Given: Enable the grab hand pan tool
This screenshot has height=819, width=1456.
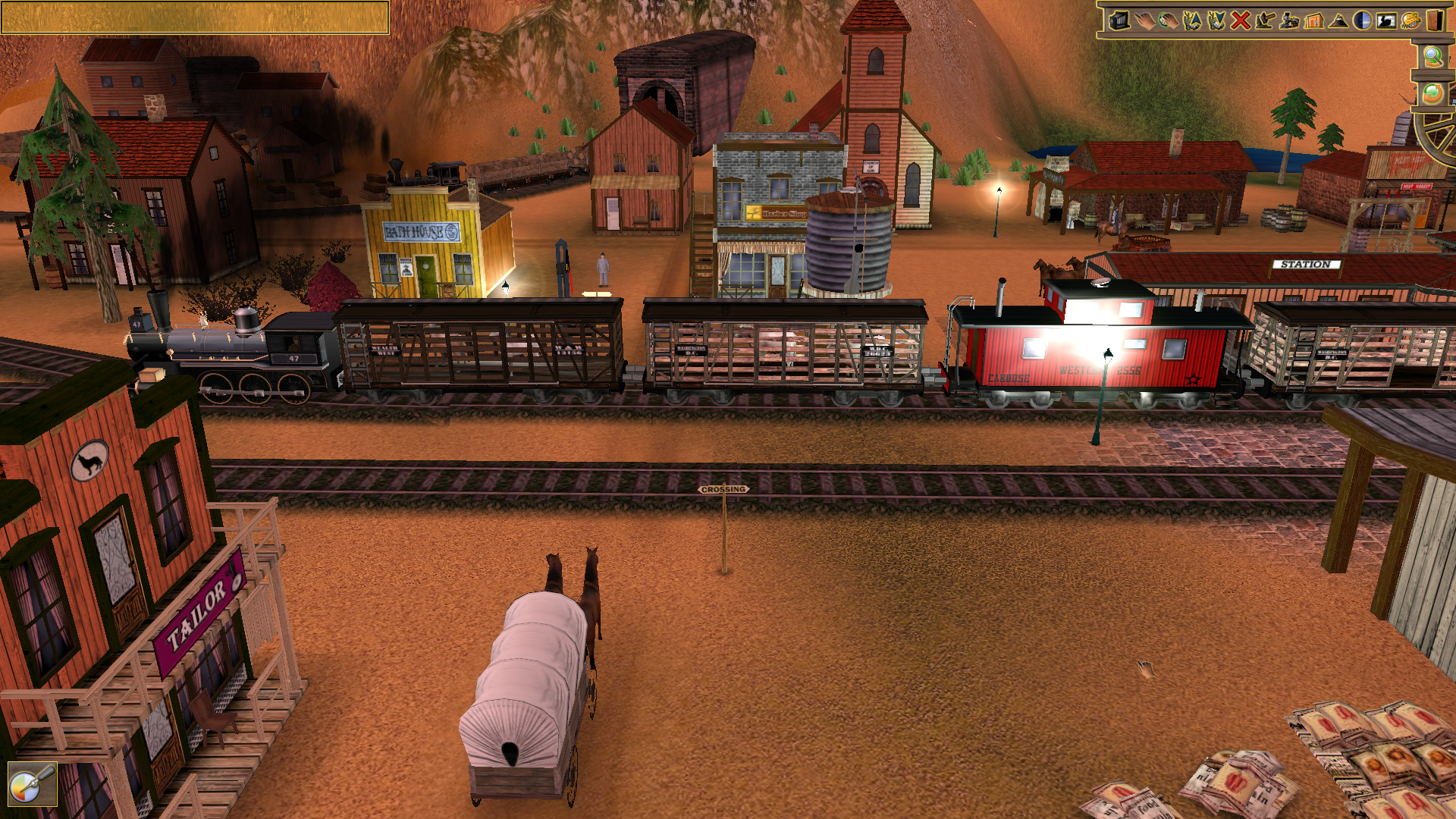Looking at the screenshot, I should (1169, 20).
